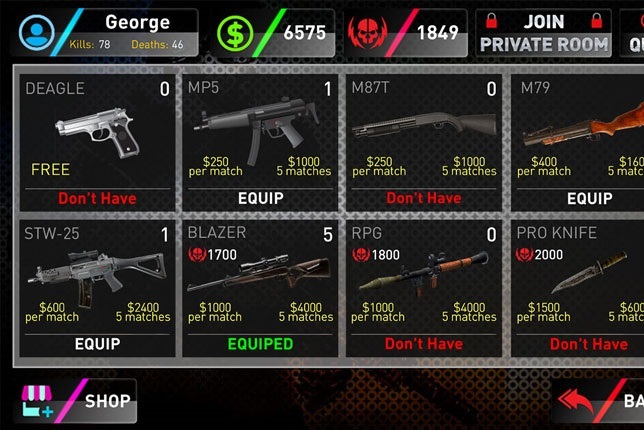Equip the M79 weapon
The width and height of the screenshot is (644, 430).
point(589,198)
